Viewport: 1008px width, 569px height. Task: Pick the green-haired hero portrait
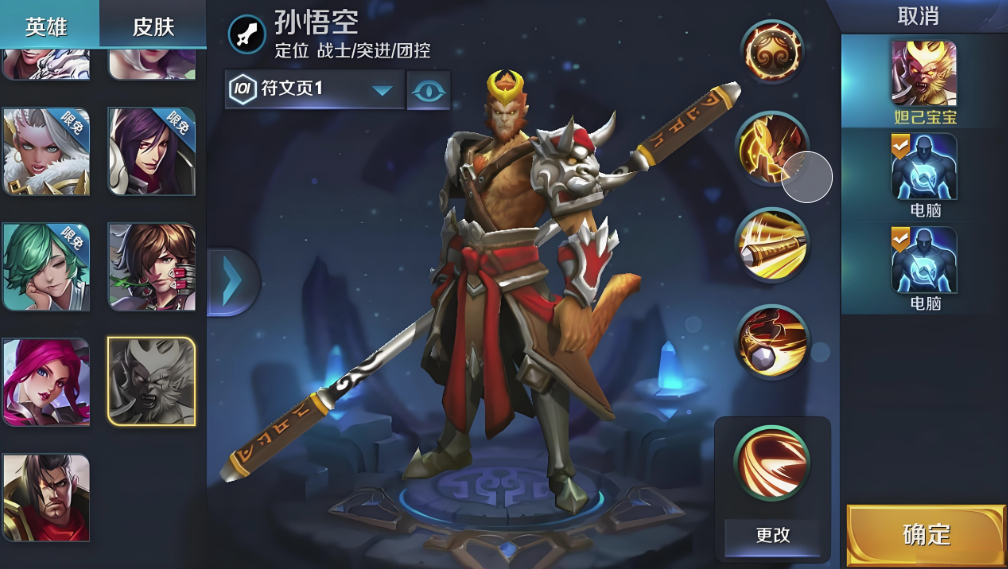pos(46,267)
